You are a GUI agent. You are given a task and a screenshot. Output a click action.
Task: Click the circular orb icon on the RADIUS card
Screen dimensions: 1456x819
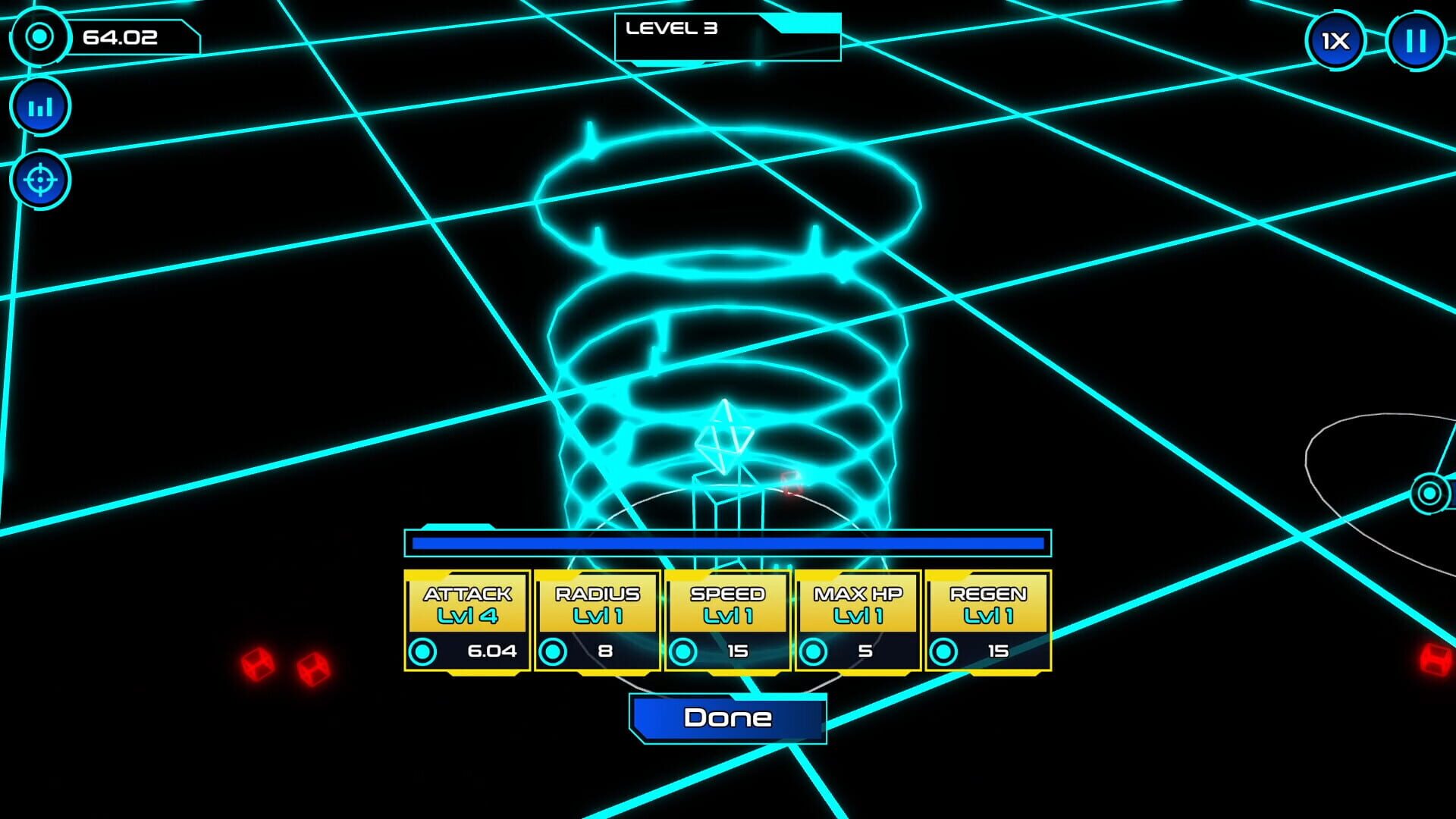click(x=554, y=651)
